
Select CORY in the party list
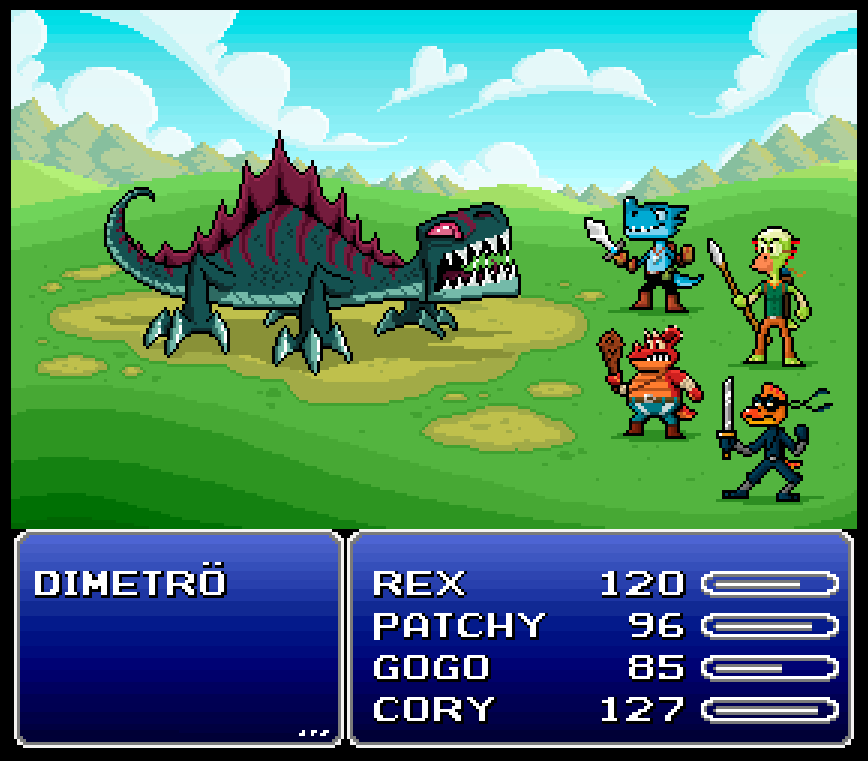(x=433, y=709)
